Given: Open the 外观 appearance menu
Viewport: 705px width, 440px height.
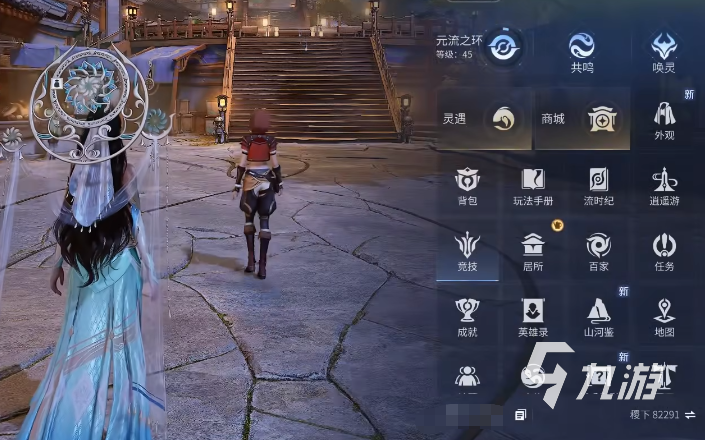Looking at the screenshot, I should click(x=664, y=120).
